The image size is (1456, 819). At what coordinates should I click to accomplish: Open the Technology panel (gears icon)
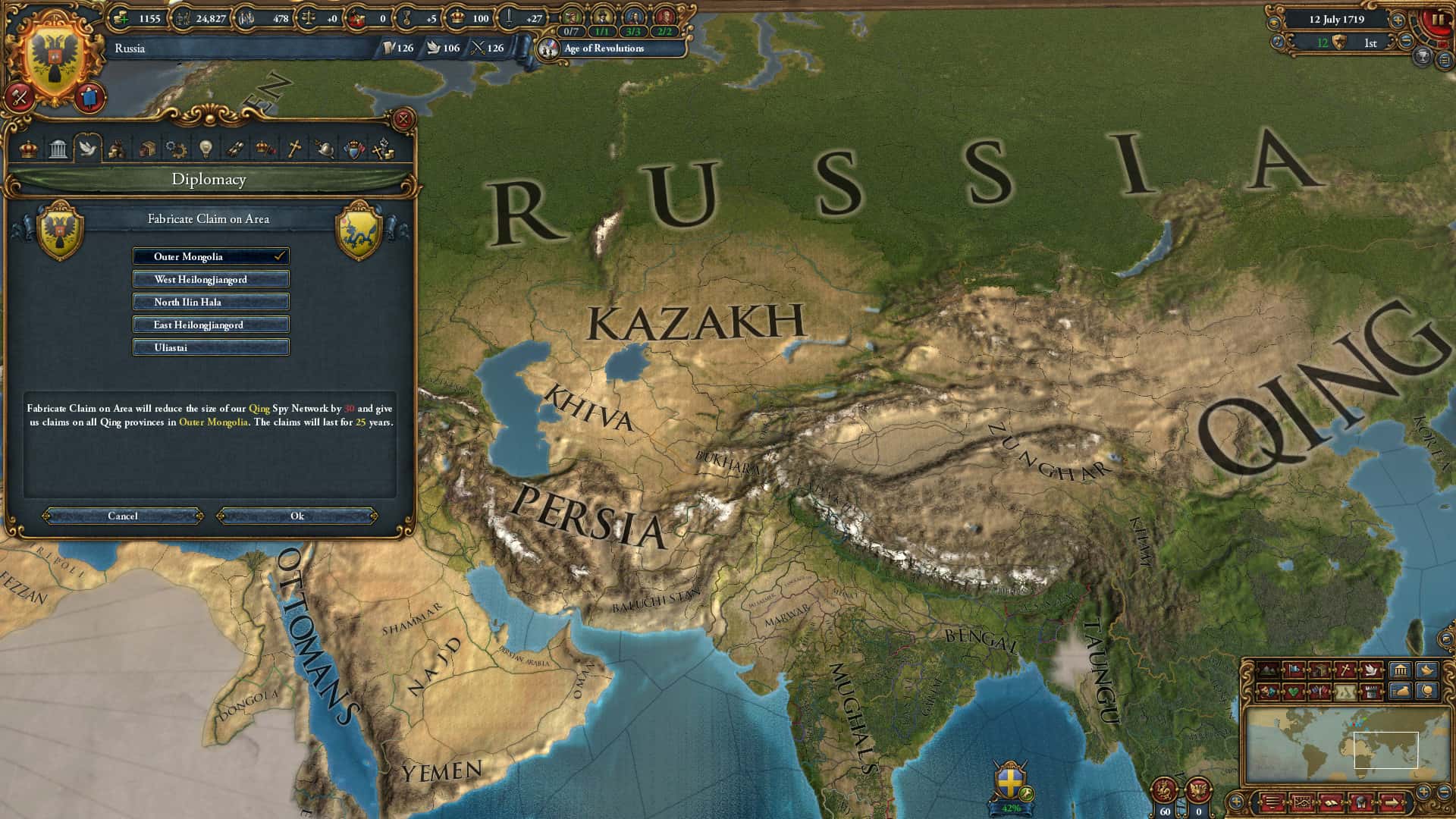tap(176, 149)
